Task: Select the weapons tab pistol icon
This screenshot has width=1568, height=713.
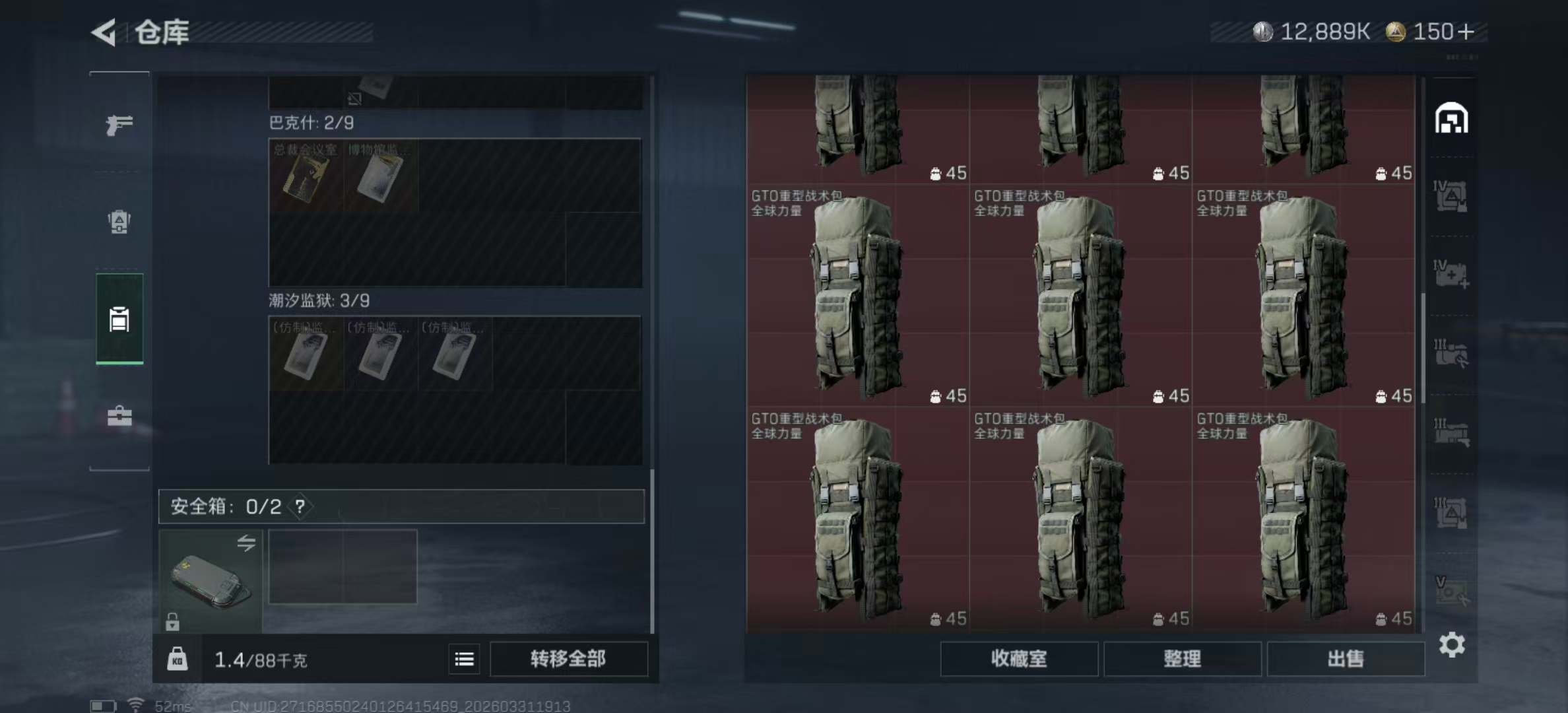Action: coord(119,123)
